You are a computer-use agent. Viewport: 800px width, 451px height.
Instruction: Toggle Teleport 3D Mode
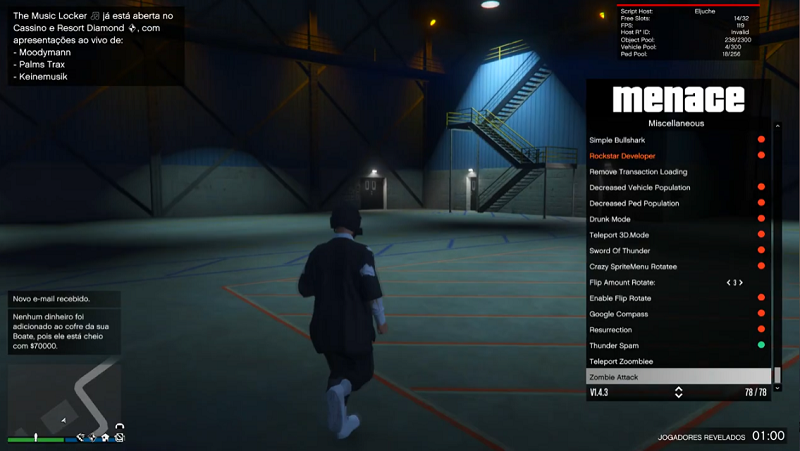(x=760, y=235)
